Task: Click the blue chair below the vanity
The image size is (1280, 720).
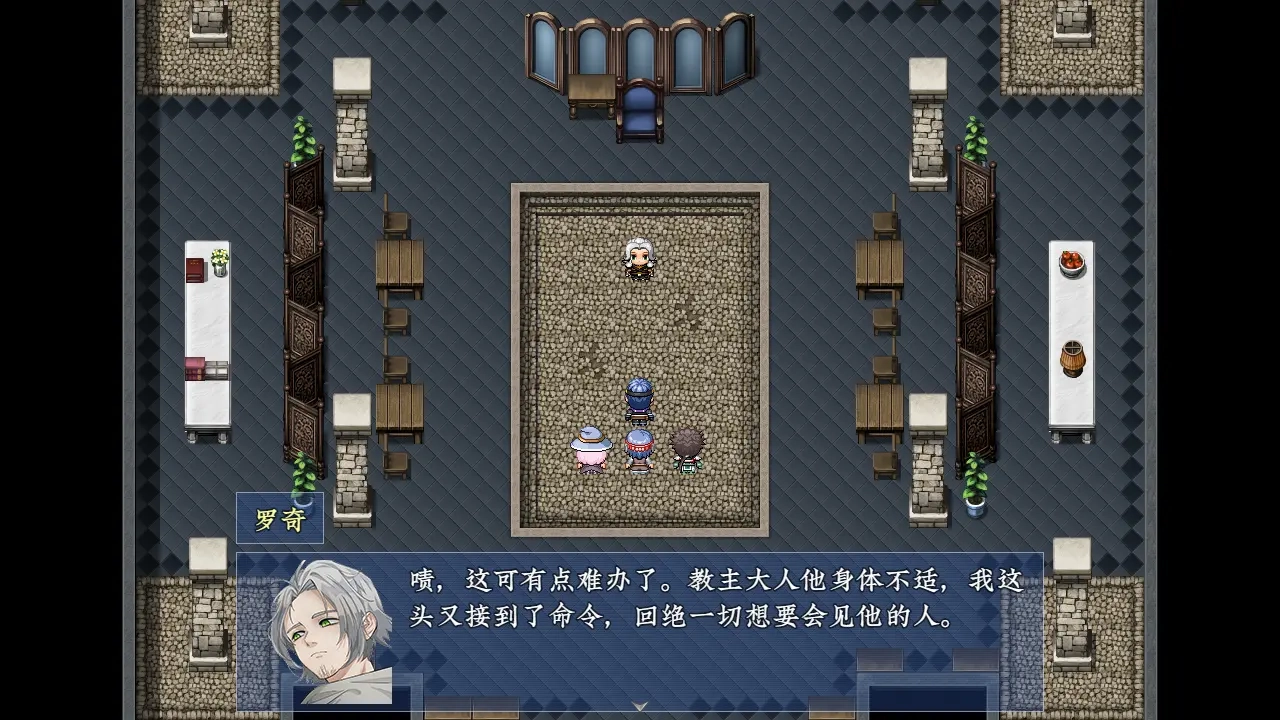Action: (x=641, y=112)
